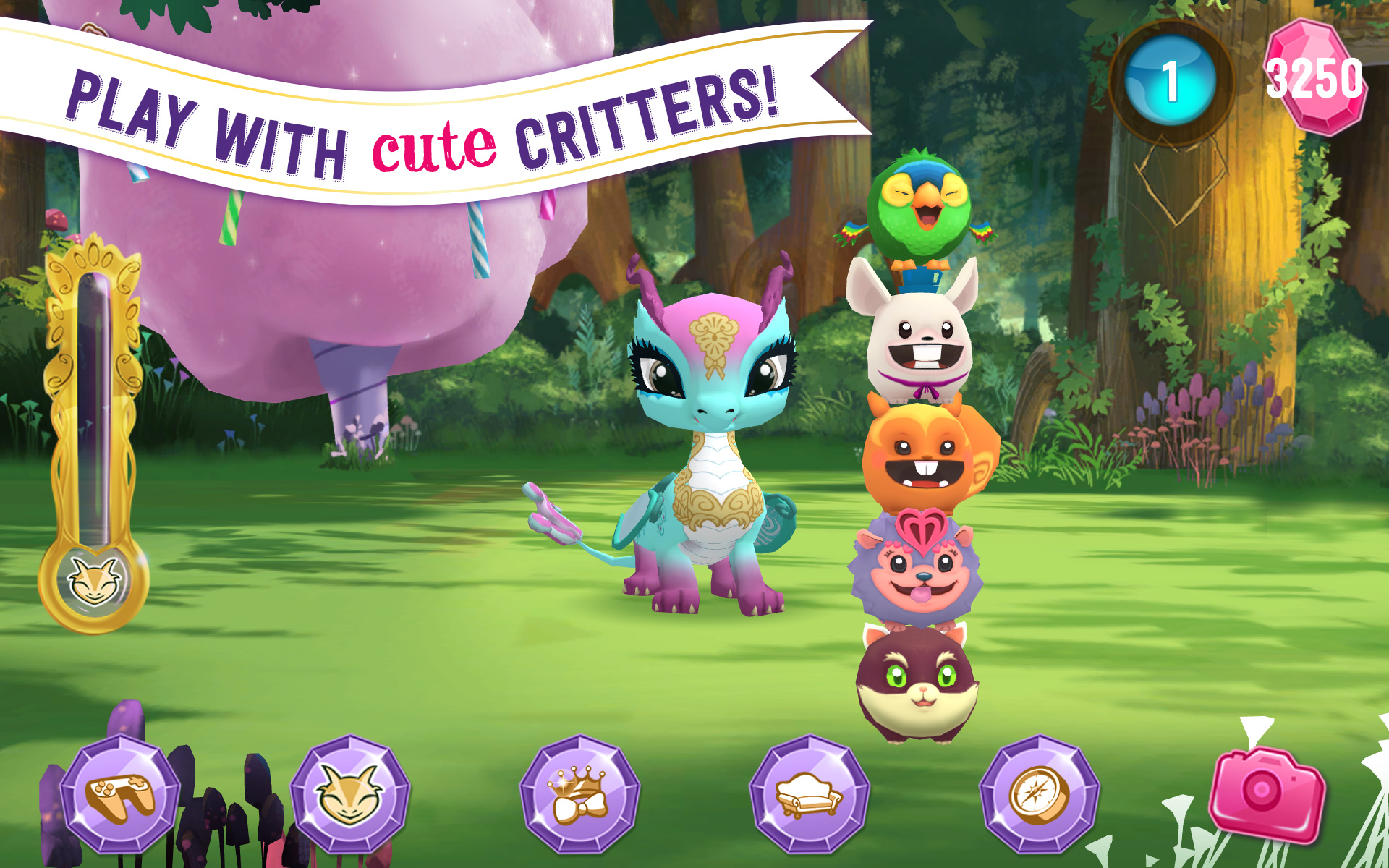The image size is (1389, 868).
Task: Tap the cat icon on golden meter
Action: click(x=93, y=581)
